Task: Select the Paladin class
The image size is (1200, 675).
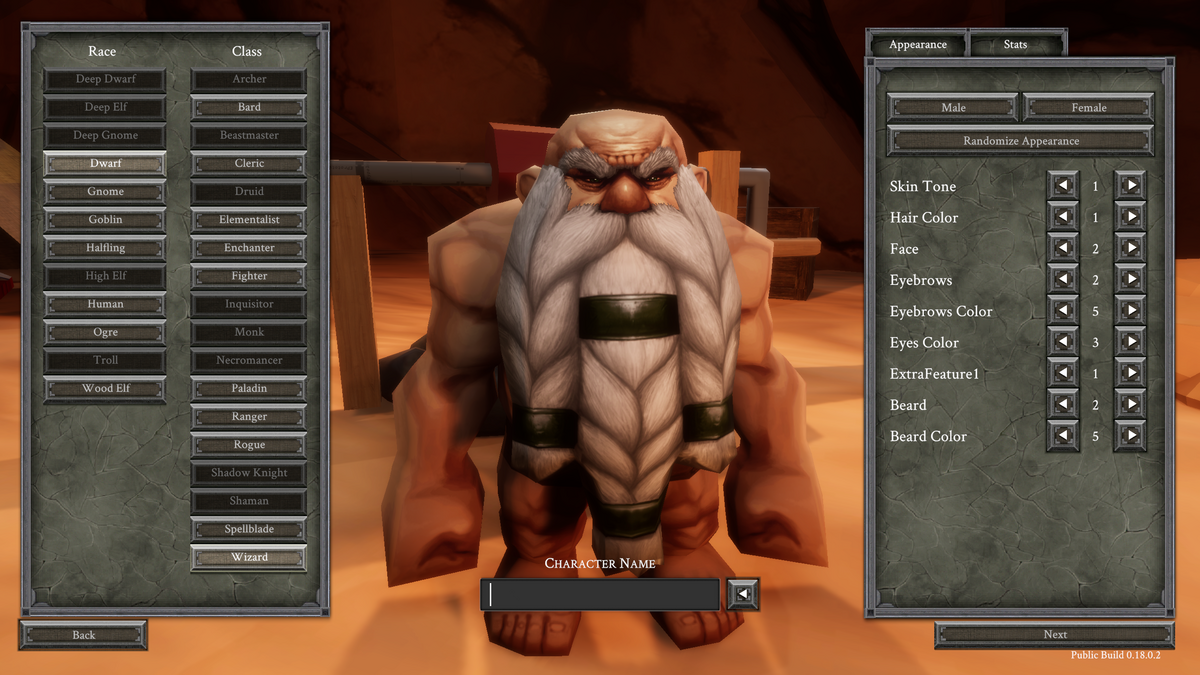Action: coord(249,388)
